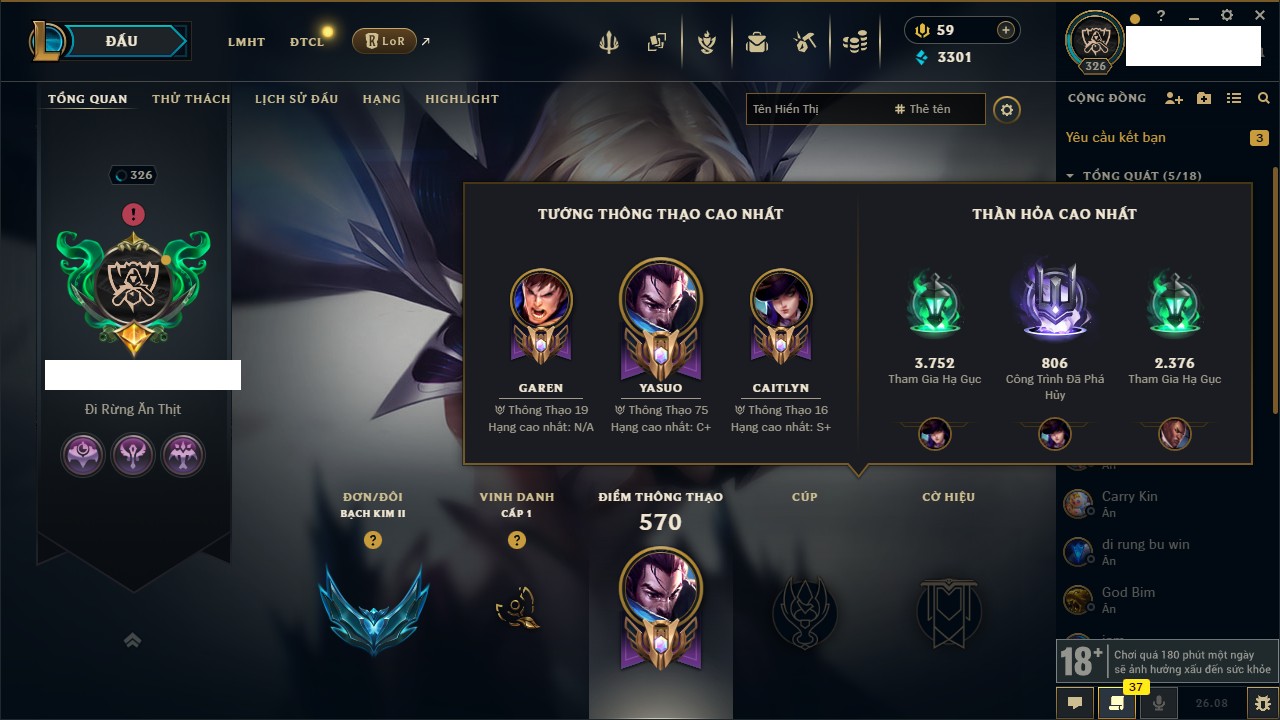This screenshot has width=1280, height=720.
Task: Open Yêu cầu kết bạn friend requests
Action: pos(1115,137)
